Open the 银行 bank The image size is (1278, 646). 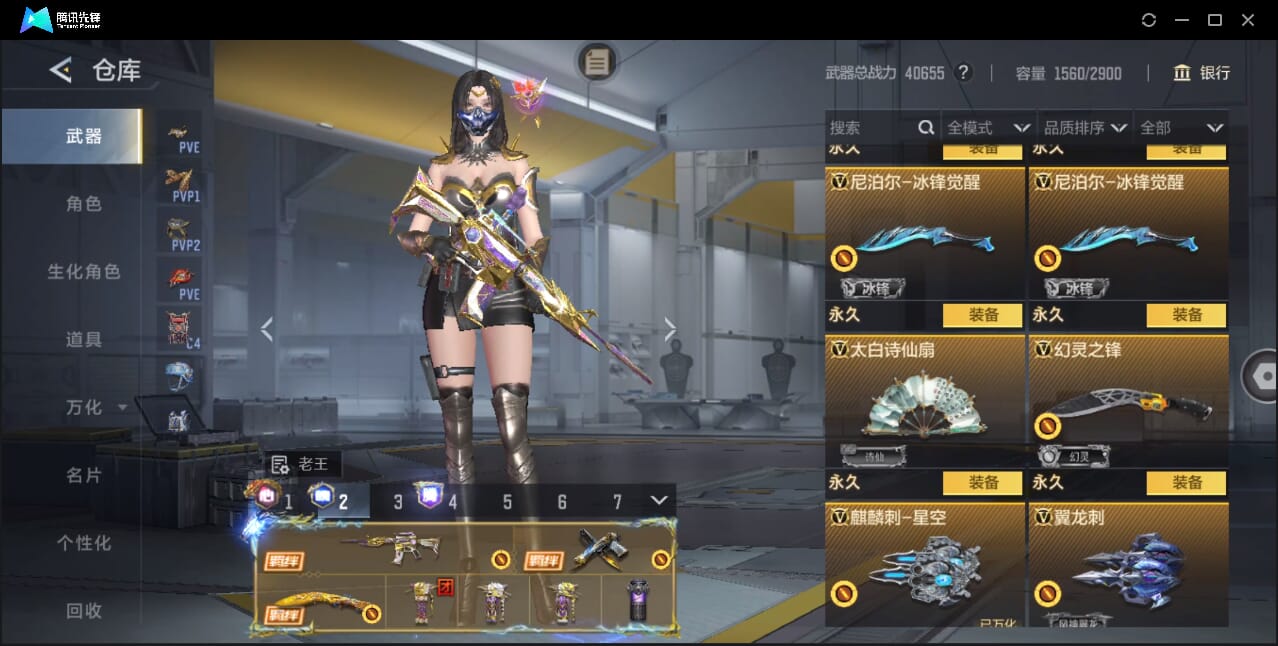coord(1202,73)
